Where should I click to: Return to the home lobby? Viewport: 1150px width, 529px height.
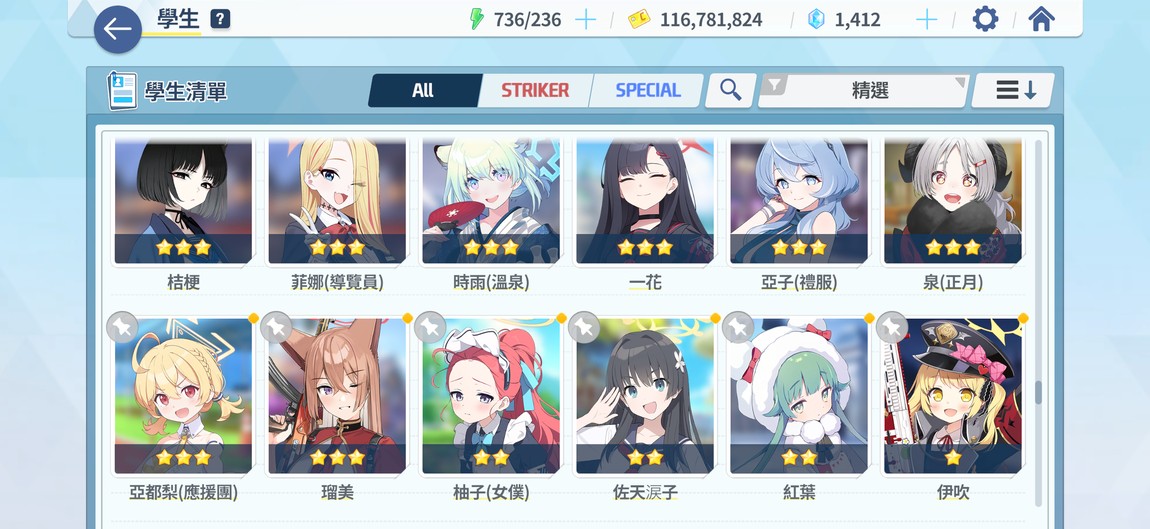[x=1041, y=19]
